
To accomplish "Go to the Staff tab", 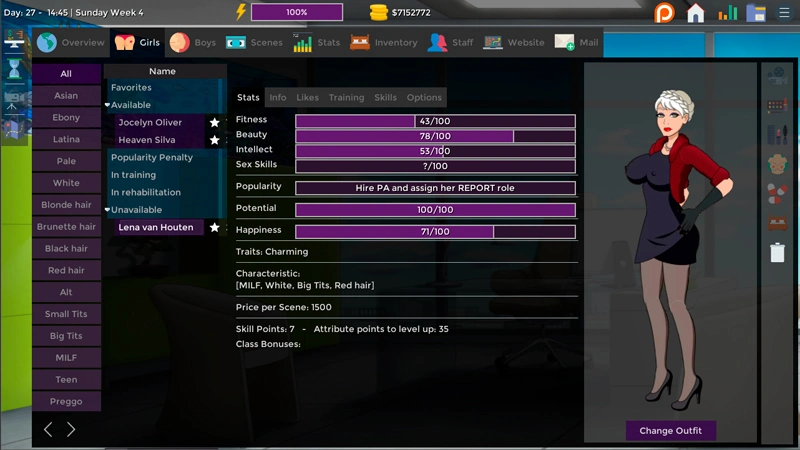I will point(451,43).
